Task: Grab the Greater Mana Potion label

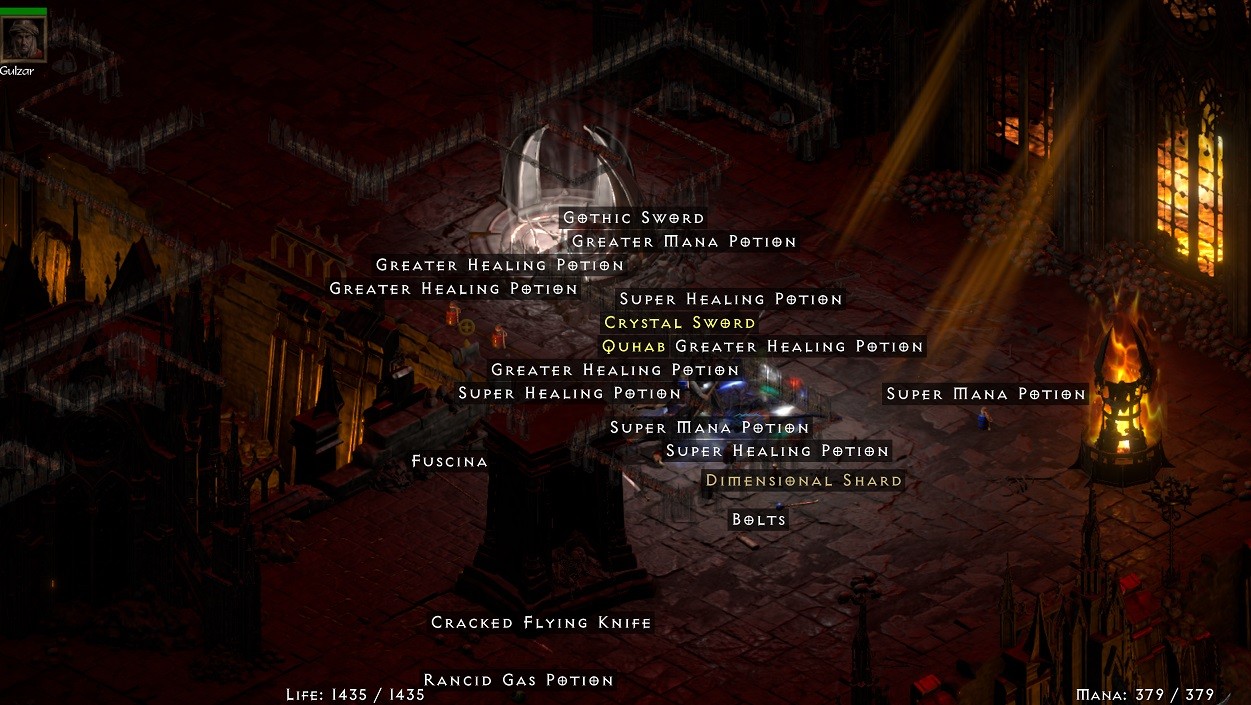Action: pos(684,242)
